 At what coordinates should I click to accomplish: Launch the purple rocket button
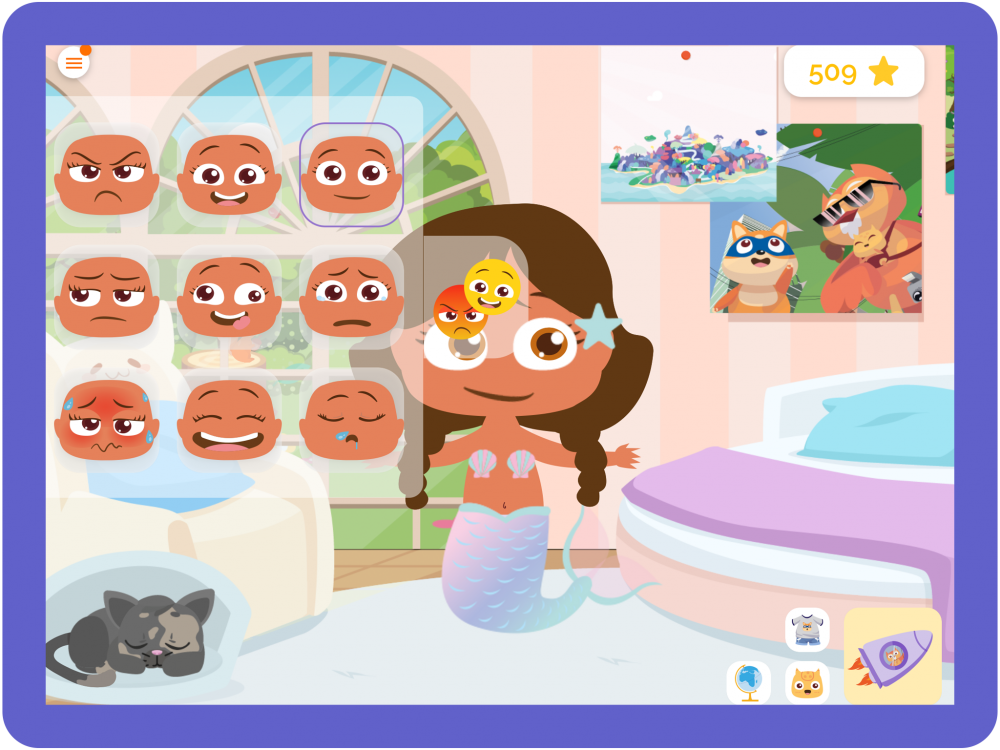coord(892,656)
